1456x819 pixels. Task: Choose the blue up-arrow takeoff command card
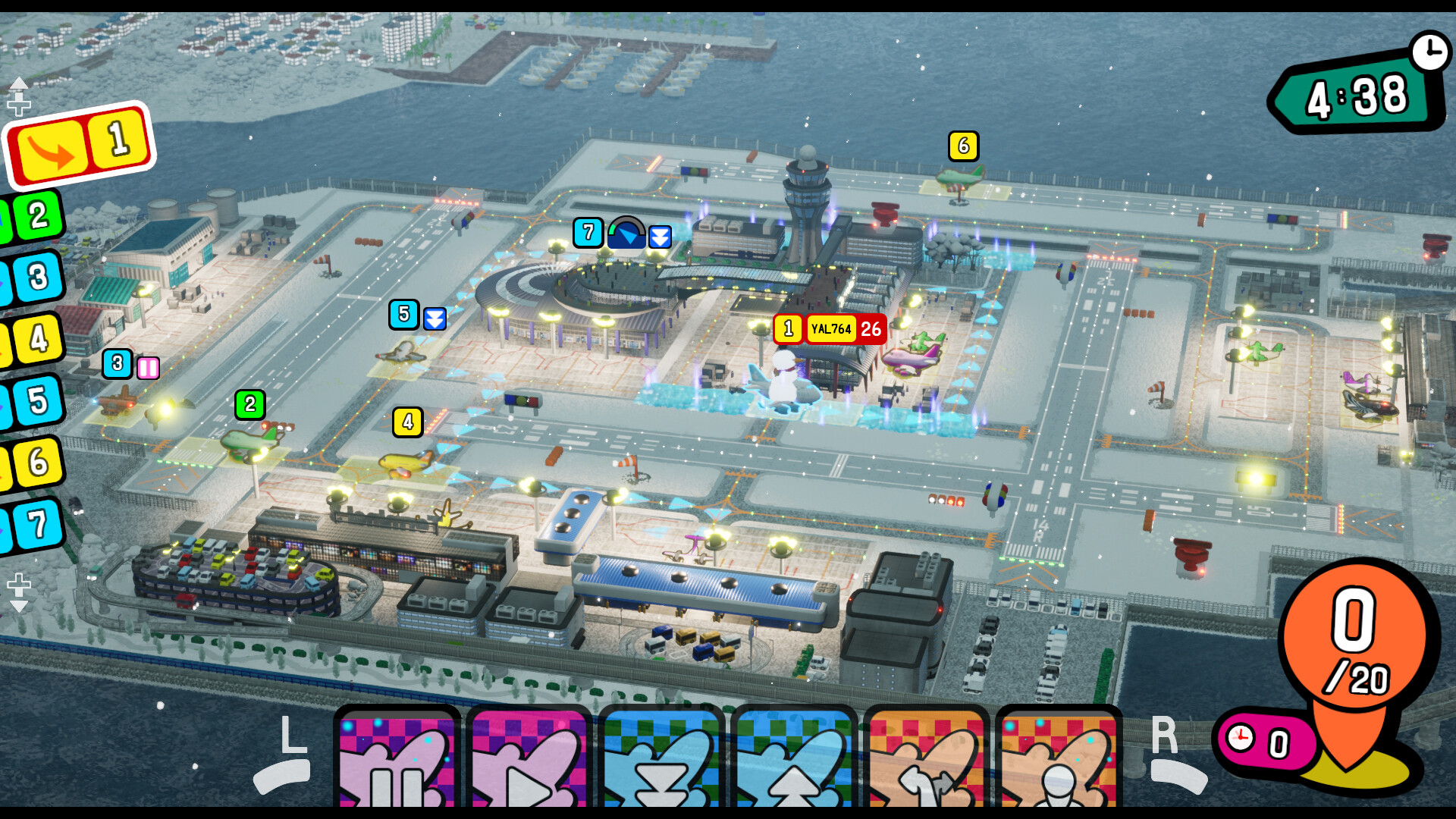pyautogui.click(x=793, y=758)
